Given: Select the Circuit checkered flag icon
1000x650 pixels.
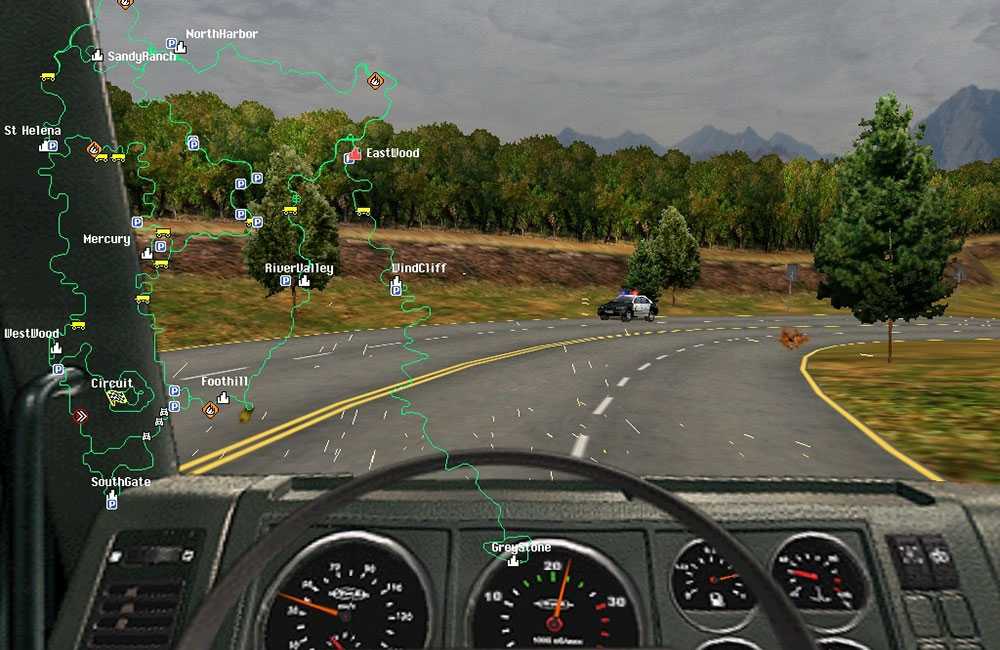Looking at the screenshot, I should pos(114,397).
